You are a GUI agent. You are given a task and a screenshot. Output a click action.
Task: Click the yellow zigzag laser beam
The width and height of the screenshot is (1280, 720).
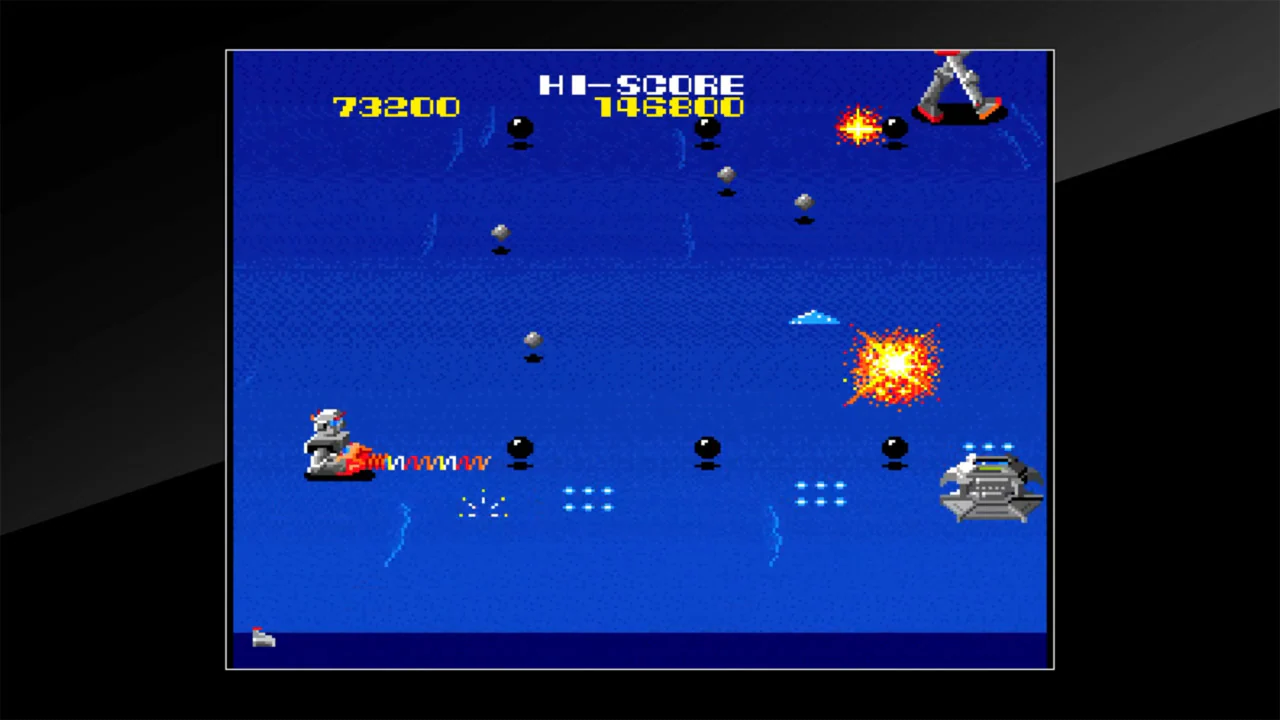(x=430, y=461)
